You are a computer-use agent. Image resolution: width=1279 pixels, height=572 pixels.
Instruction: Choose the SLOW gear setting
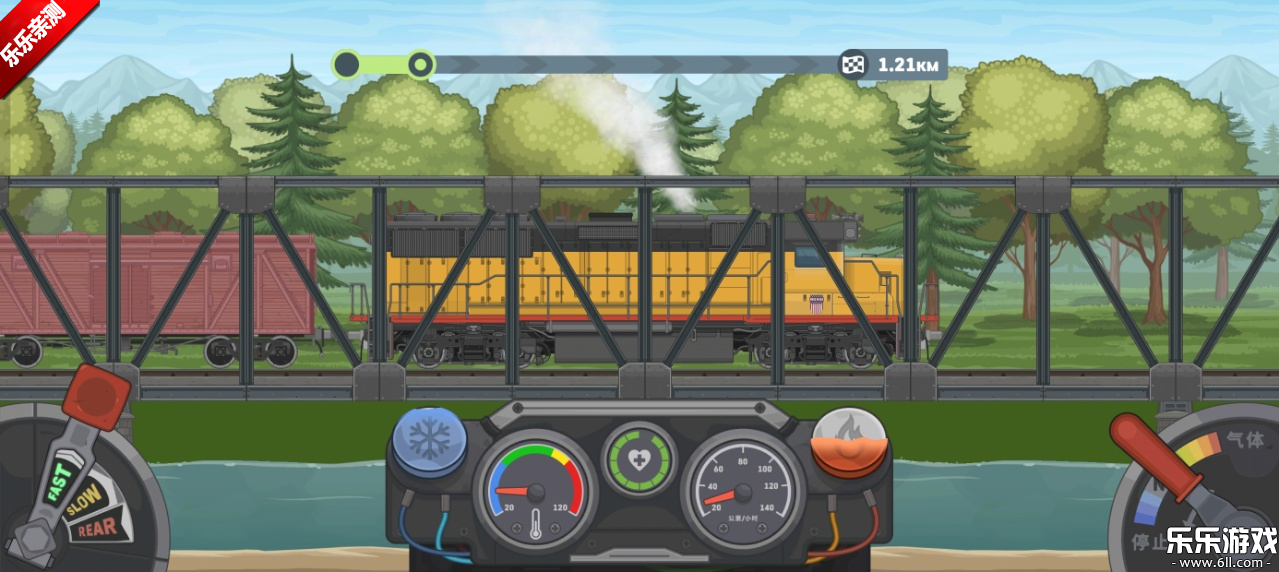click(x=83, y=499)
